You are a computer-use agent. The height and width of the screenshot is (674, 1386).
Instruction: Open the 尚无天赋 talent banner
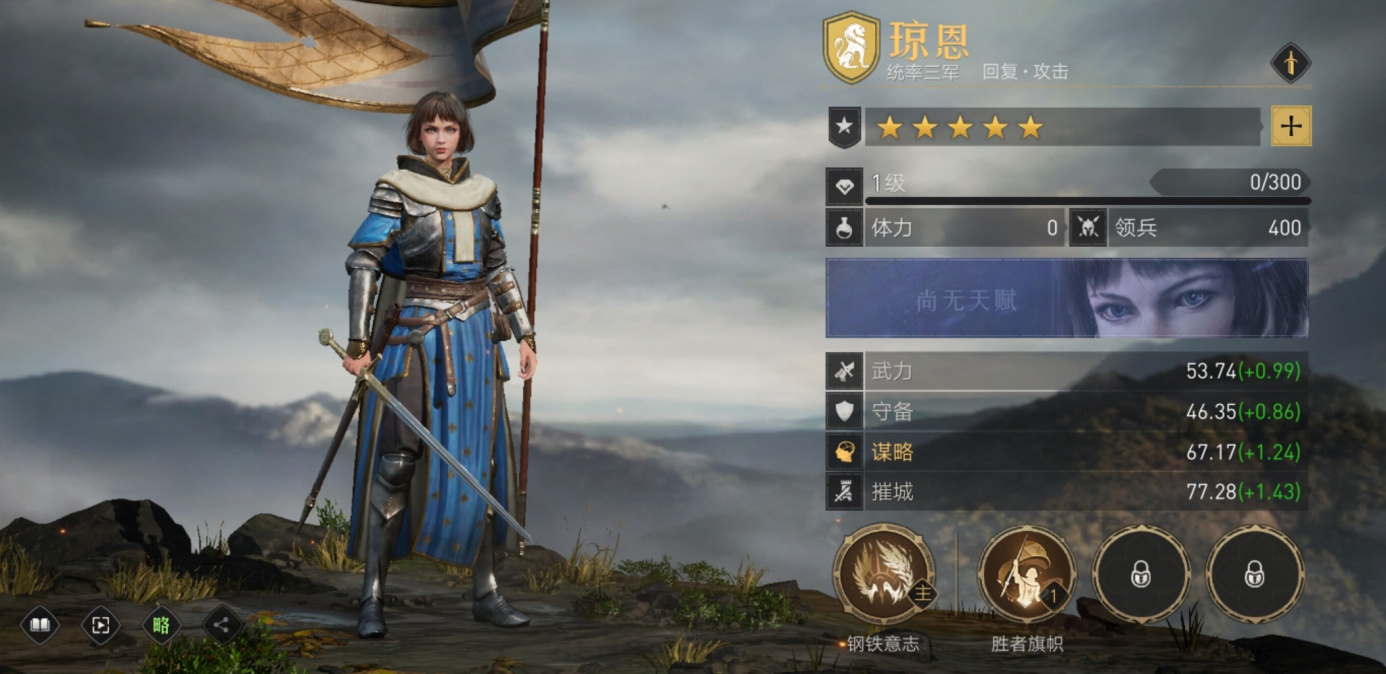click(1066, 298)
